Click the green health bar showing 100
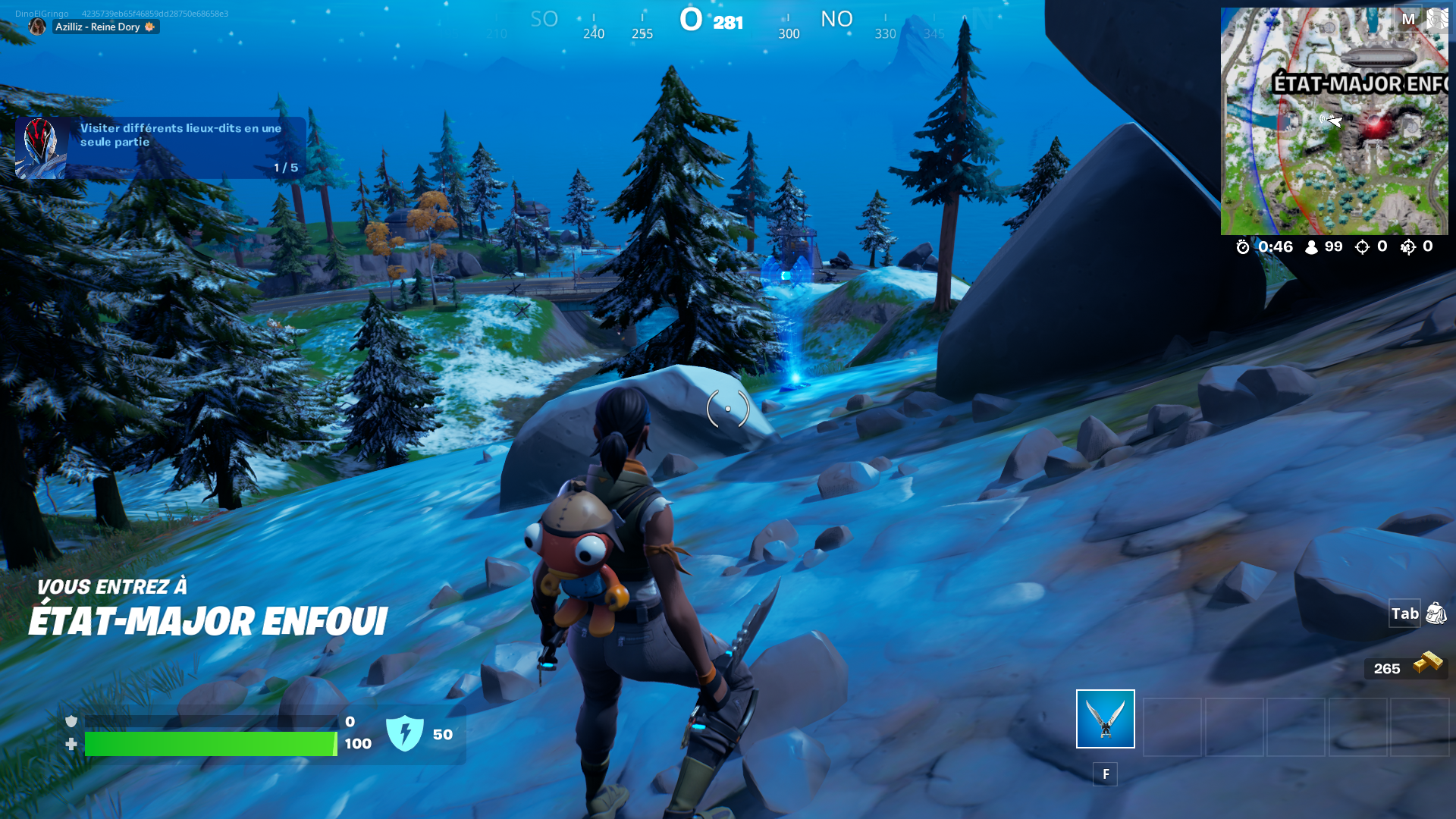Screen dimensions: 1456x819 pyautogui.click(x=212, y=745)
